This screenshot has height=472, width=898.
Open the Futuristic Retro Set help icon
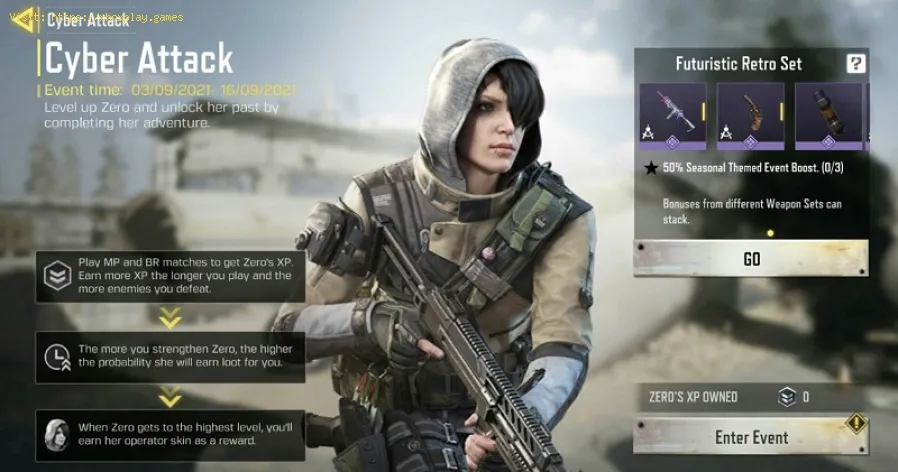tap(855, 64)
